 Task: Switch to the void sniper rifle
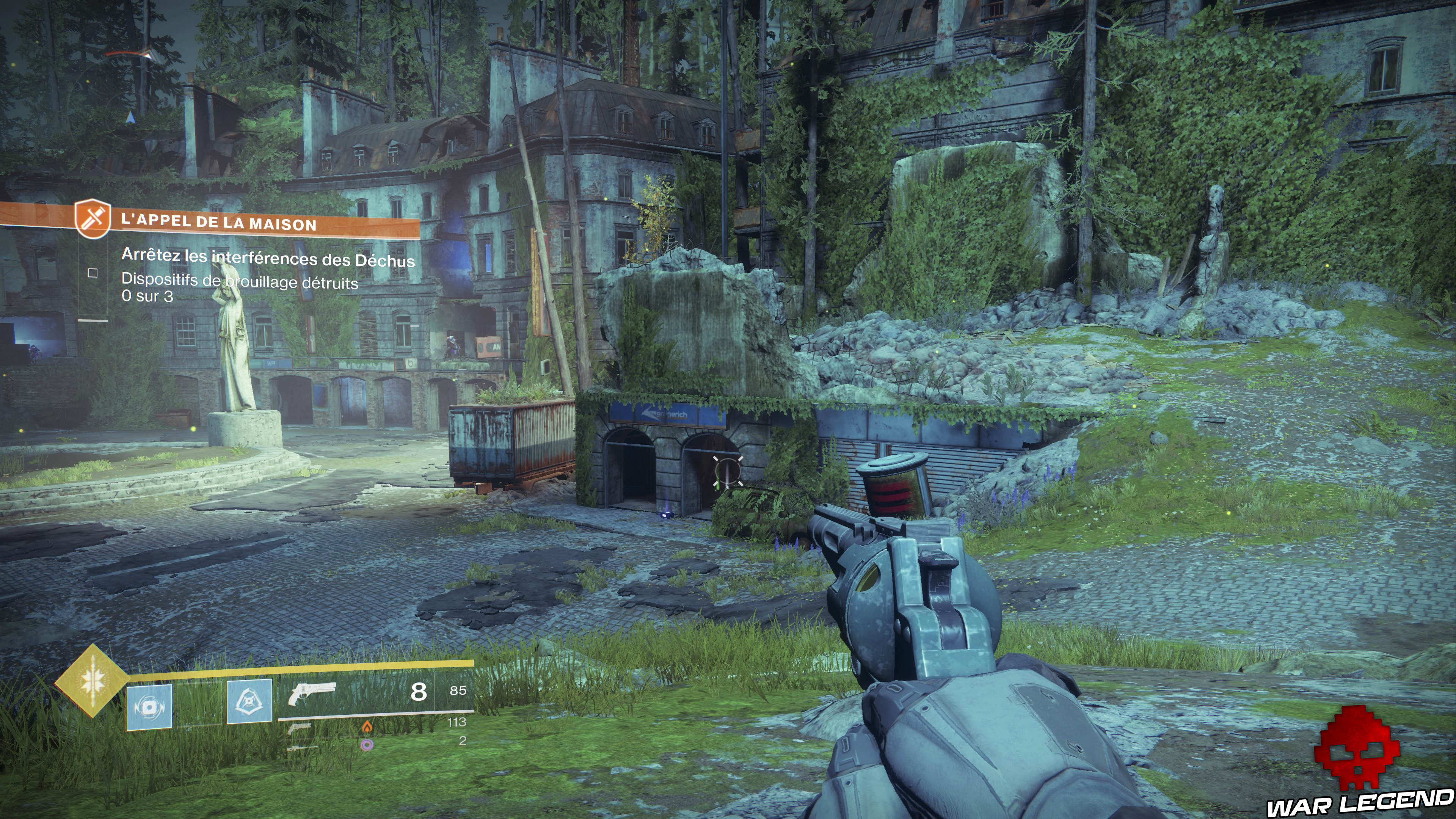[x=303, y=748]
